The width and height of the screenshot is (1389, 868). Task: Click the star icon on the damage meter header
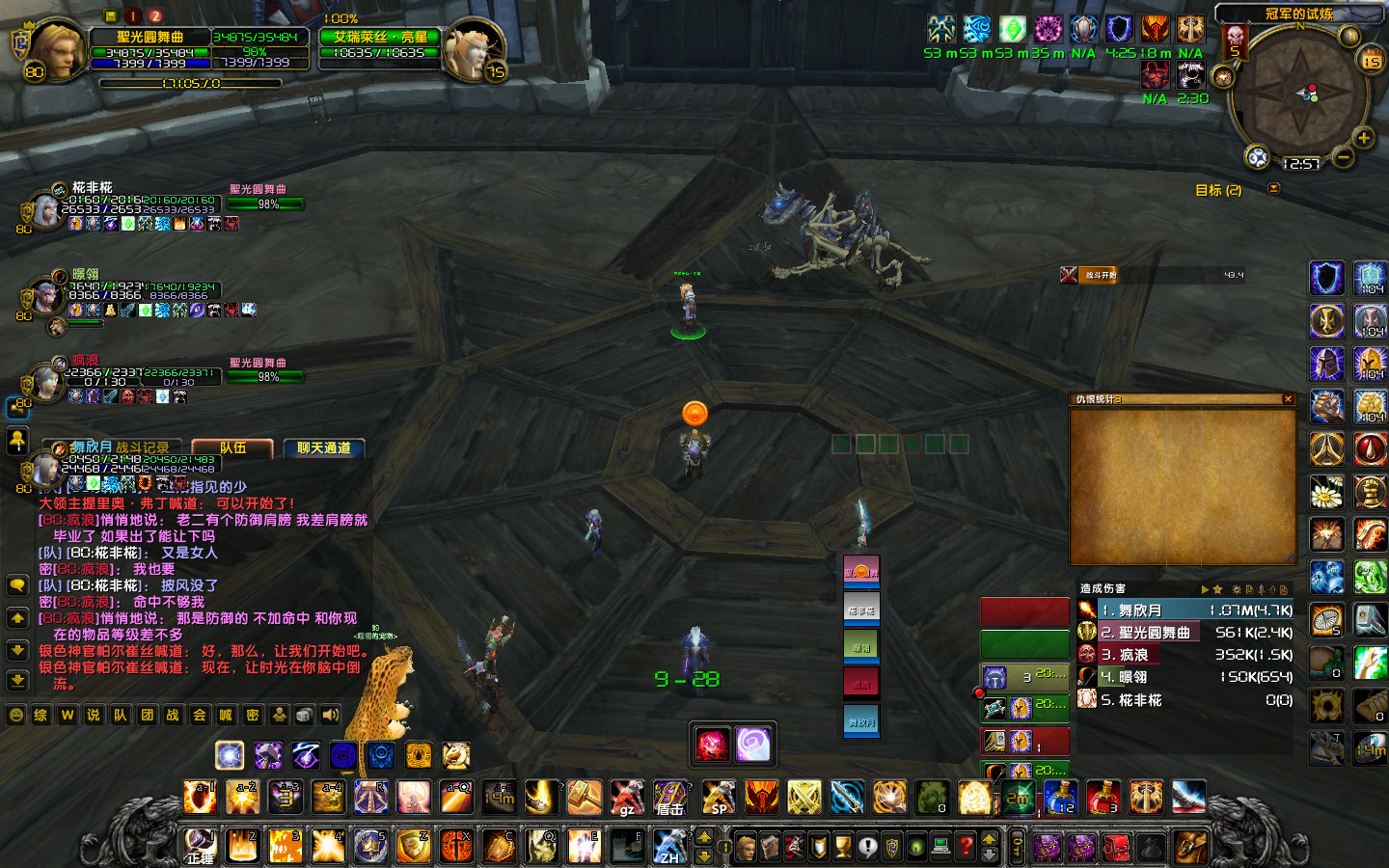(1217, 588)
